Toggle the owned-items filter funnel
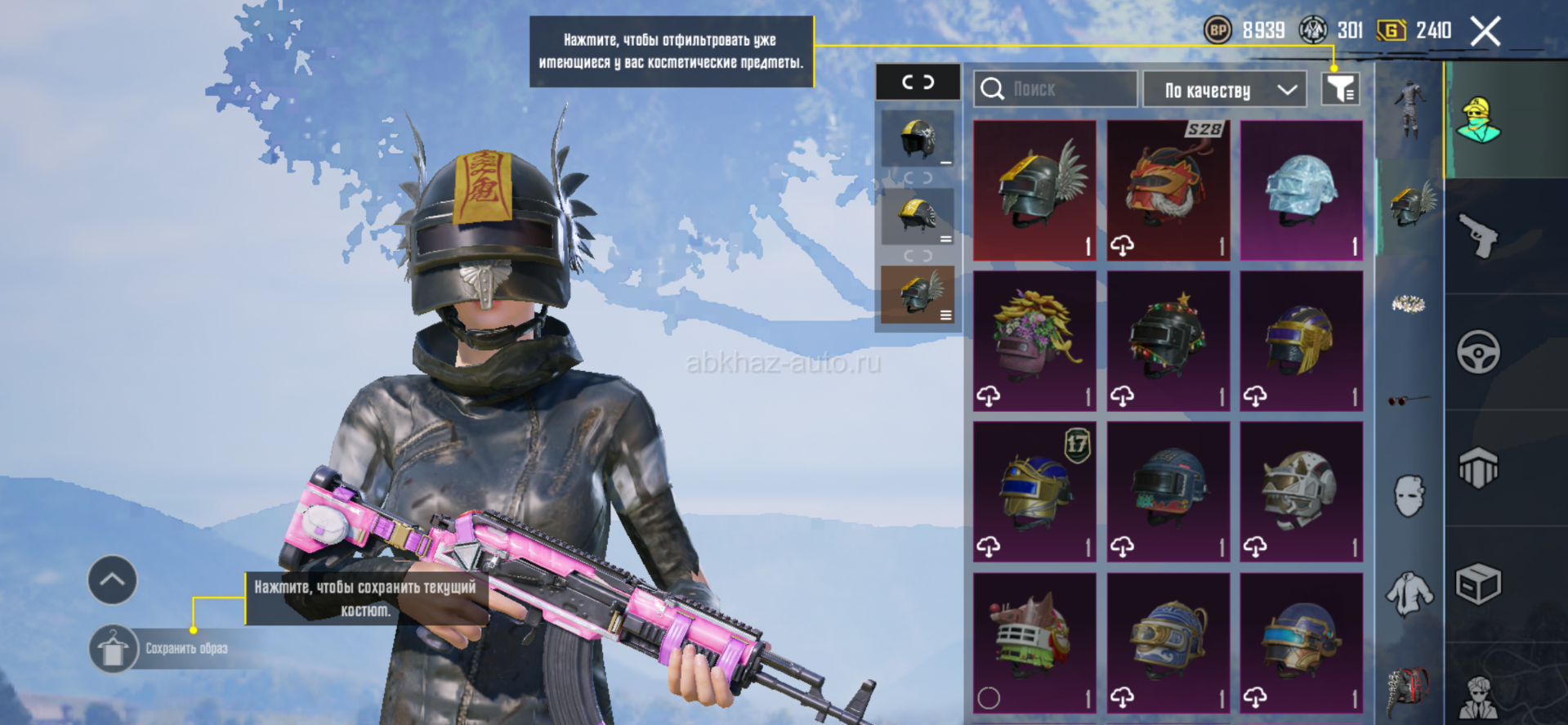 point(1340,89)
